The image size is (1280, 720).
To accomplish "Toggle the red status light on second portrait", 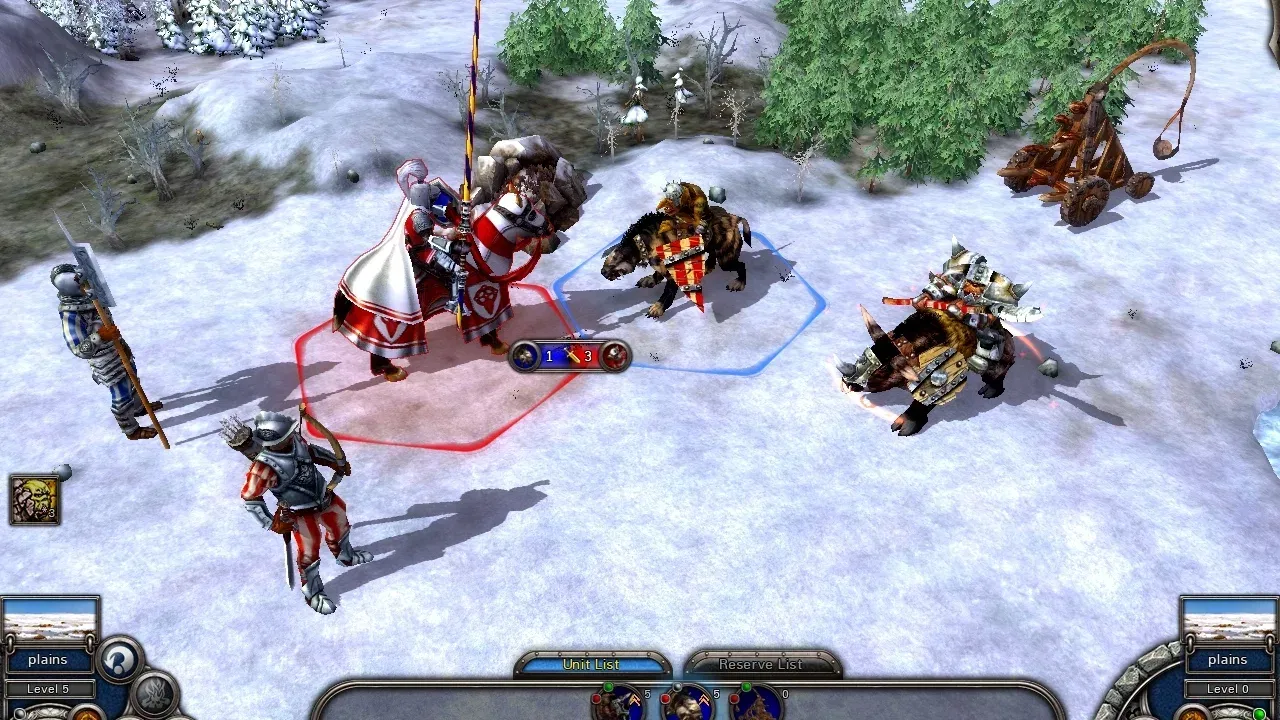I will click(x=666, y=697).
